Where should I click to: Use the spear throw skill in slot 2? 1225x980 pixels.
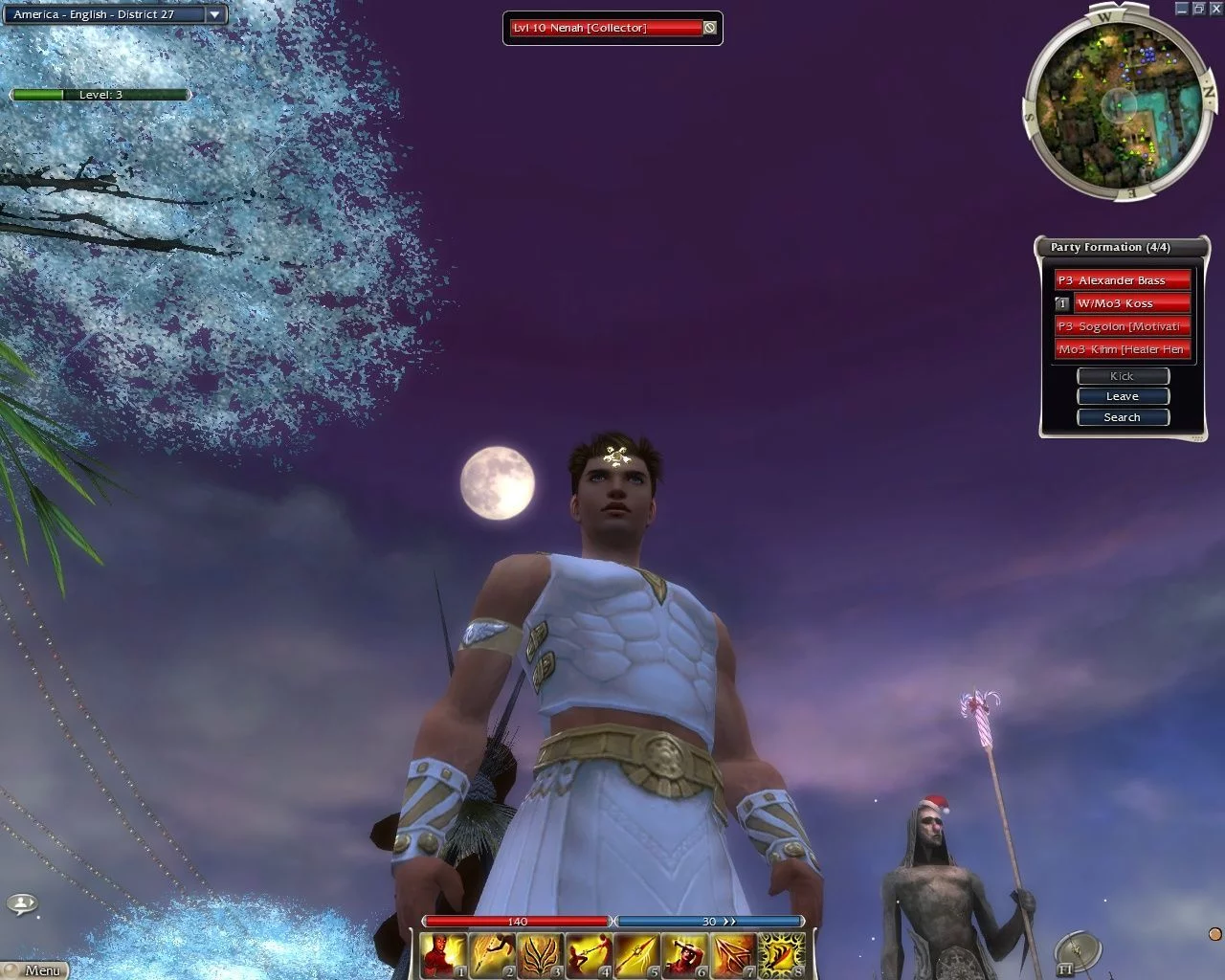492,955
